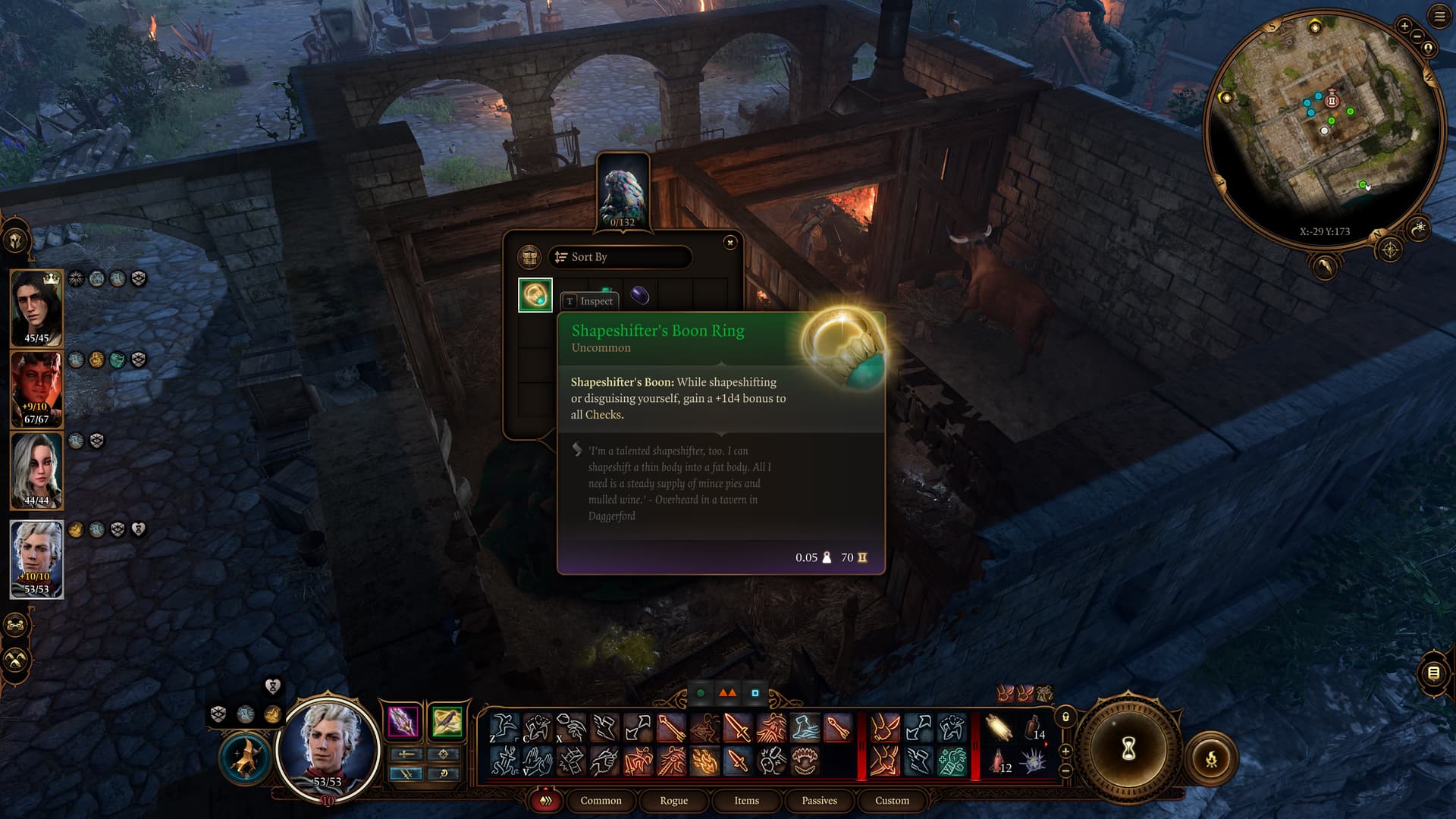The image size is (1456, 819).
Task: Select the Passives hotbar tab
Action: [819, 800]
